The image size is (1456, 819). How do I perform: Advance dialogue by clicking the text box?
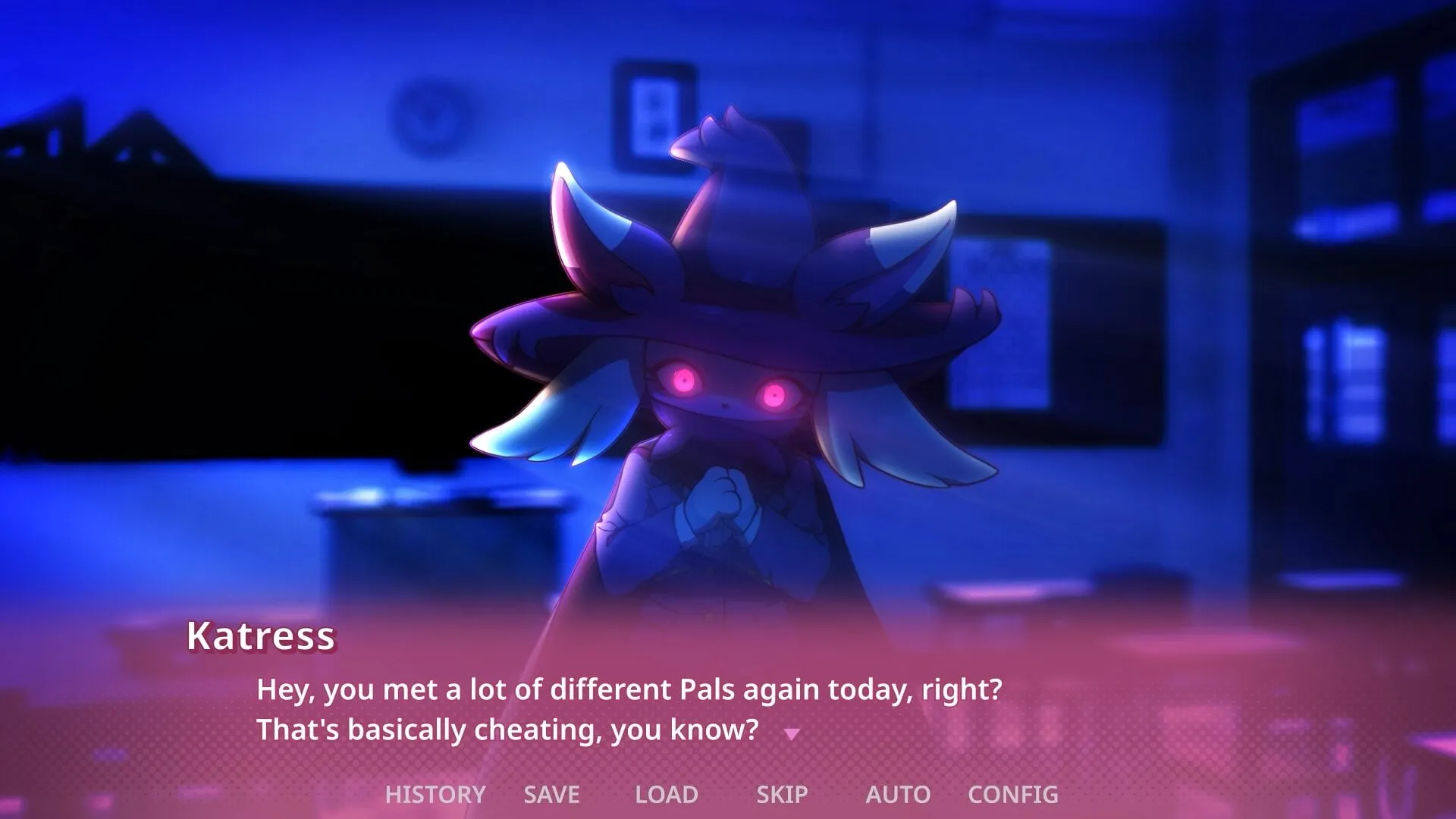pyautogui.click(x=728, y=705)
